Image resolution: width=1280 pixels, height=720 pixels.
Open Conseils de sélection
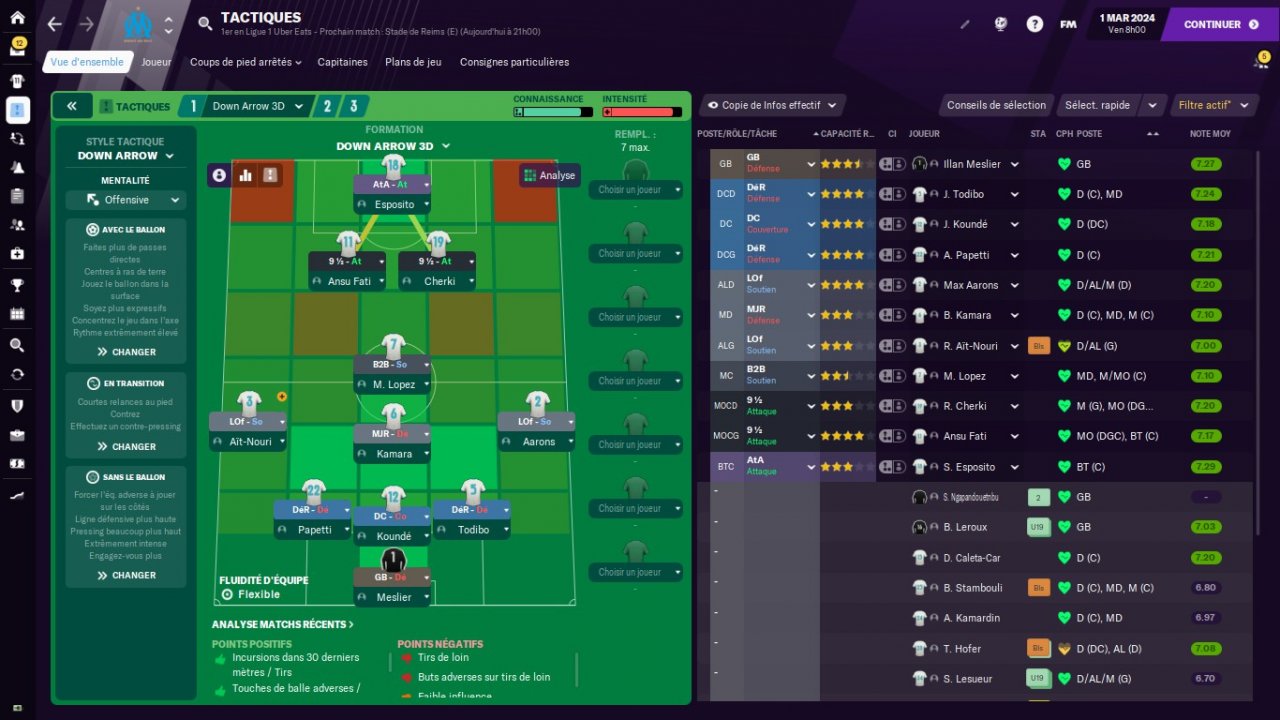click(996, 105)
